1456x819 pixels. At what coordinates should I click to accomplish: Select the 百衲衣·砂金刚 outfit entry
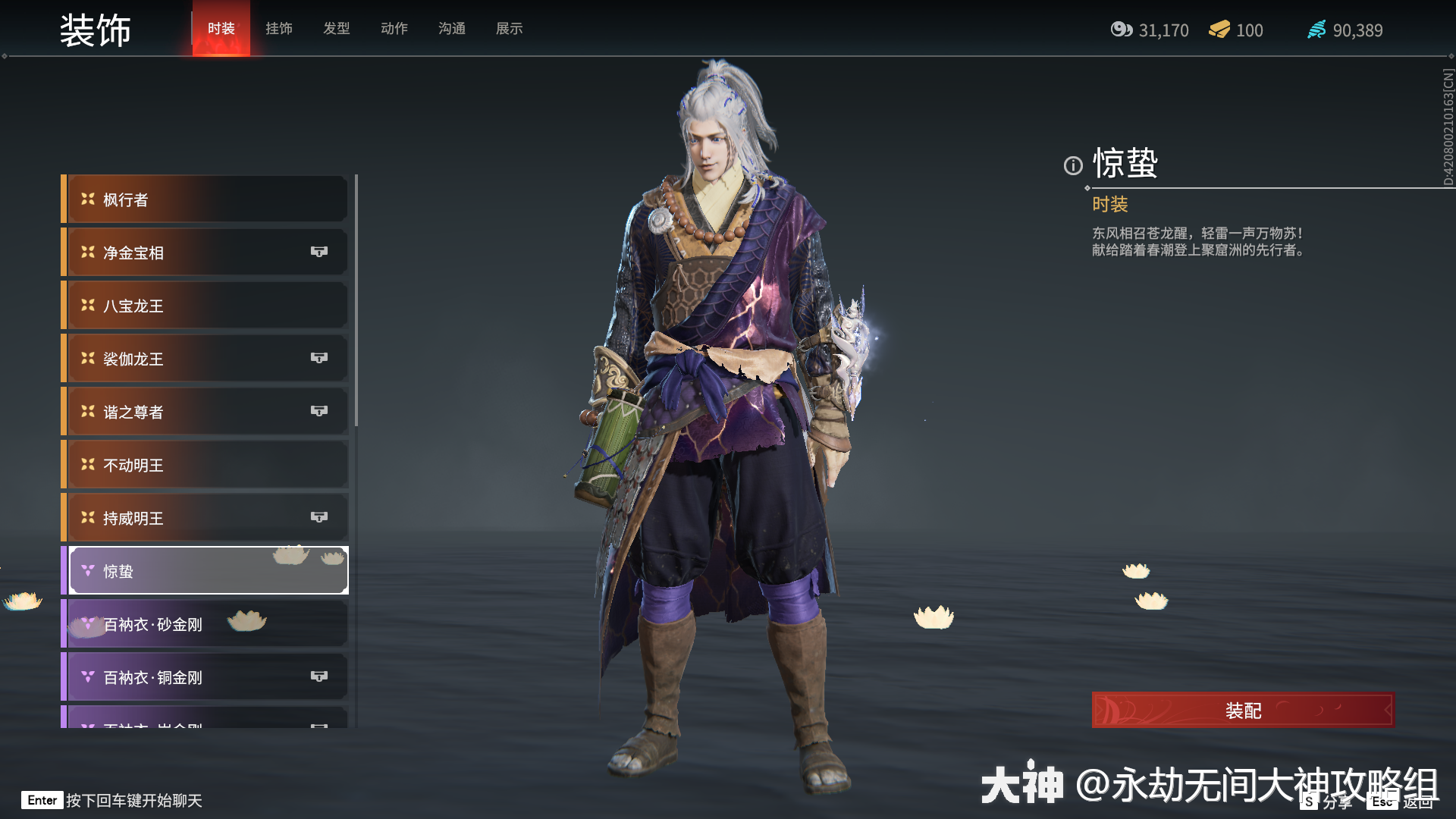click(x=205, y=623)
